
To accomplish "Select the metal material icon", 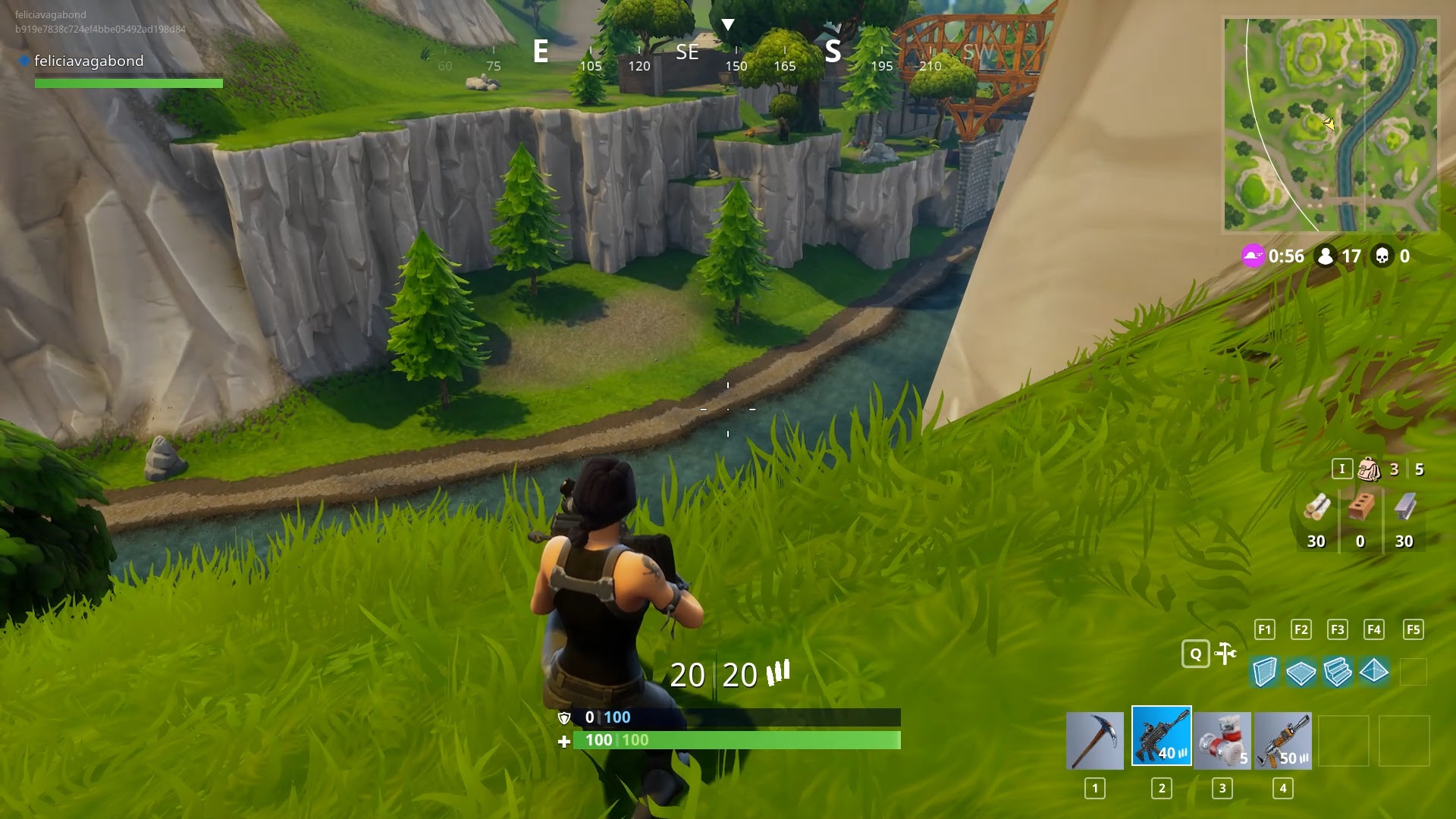I will [x=1404, y=507].
